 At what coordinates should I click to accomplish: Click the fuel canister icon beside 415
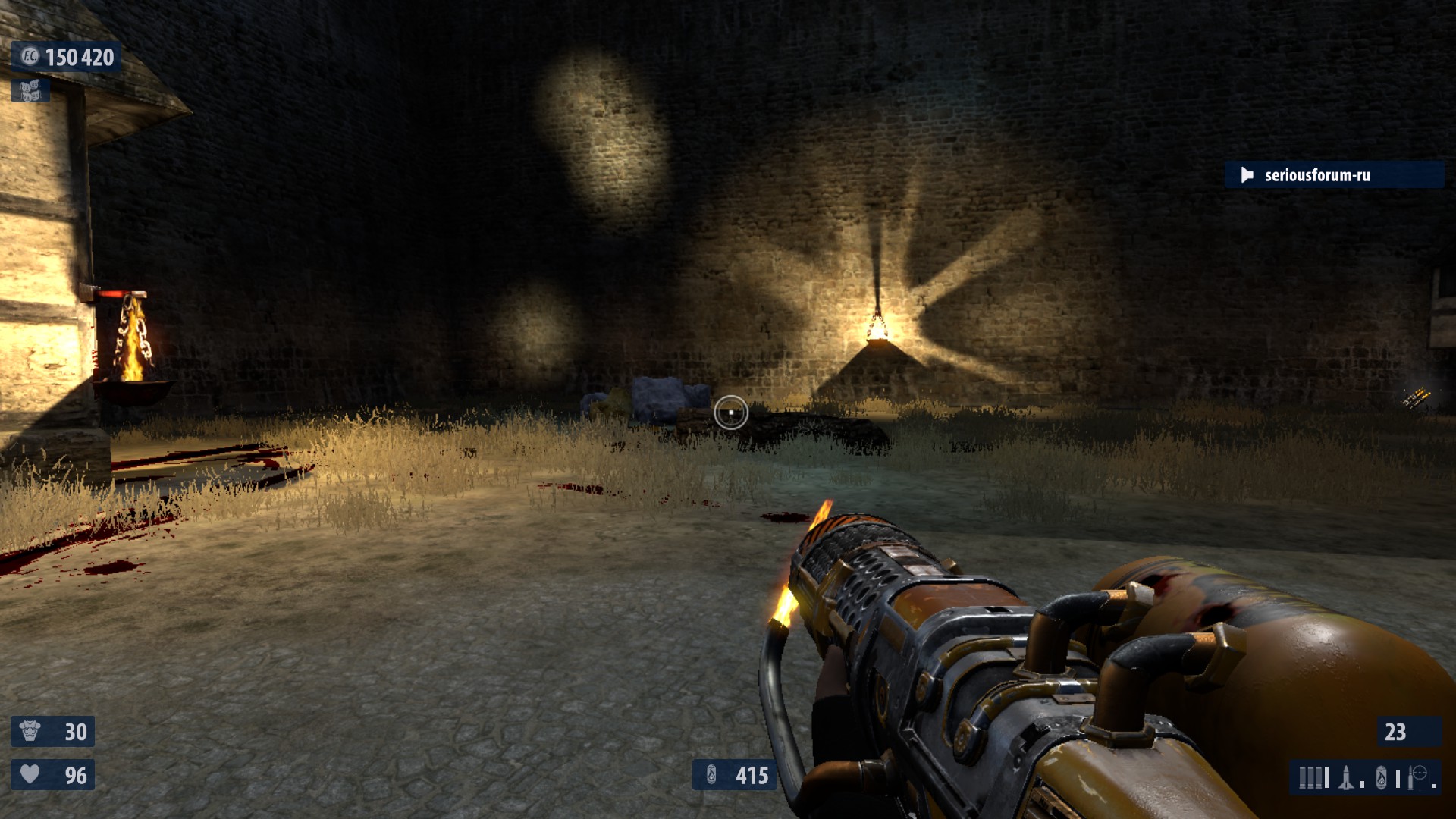711,775
